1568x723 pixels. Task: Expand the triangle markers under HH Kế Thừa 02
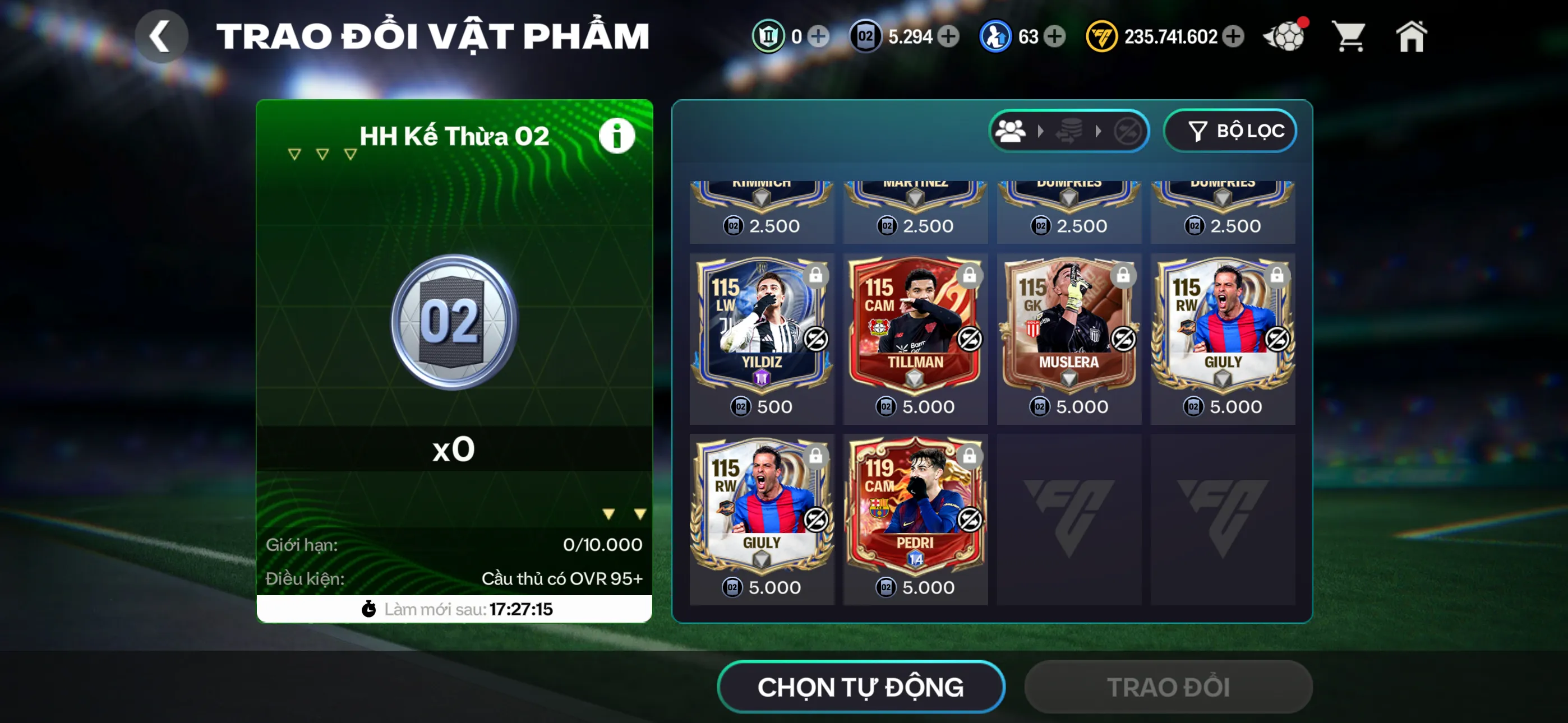tap(321, 154)
